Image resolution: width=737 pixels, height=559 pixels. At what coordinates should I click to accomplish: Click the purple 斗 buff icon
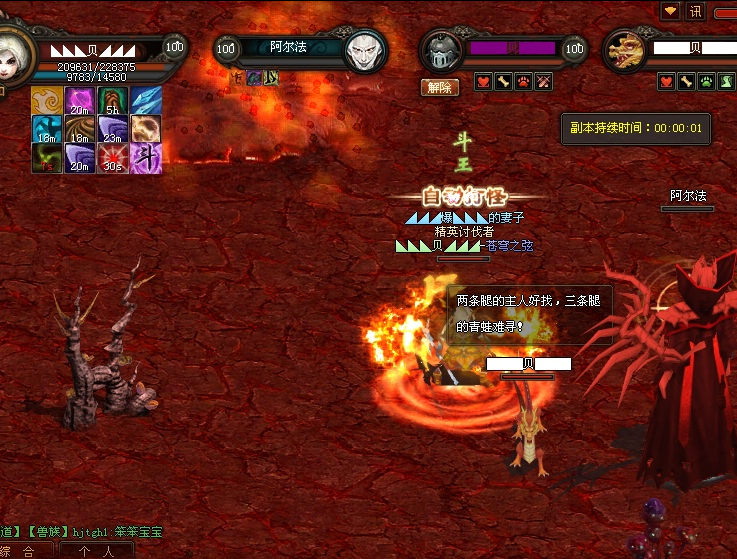[146, 158]
